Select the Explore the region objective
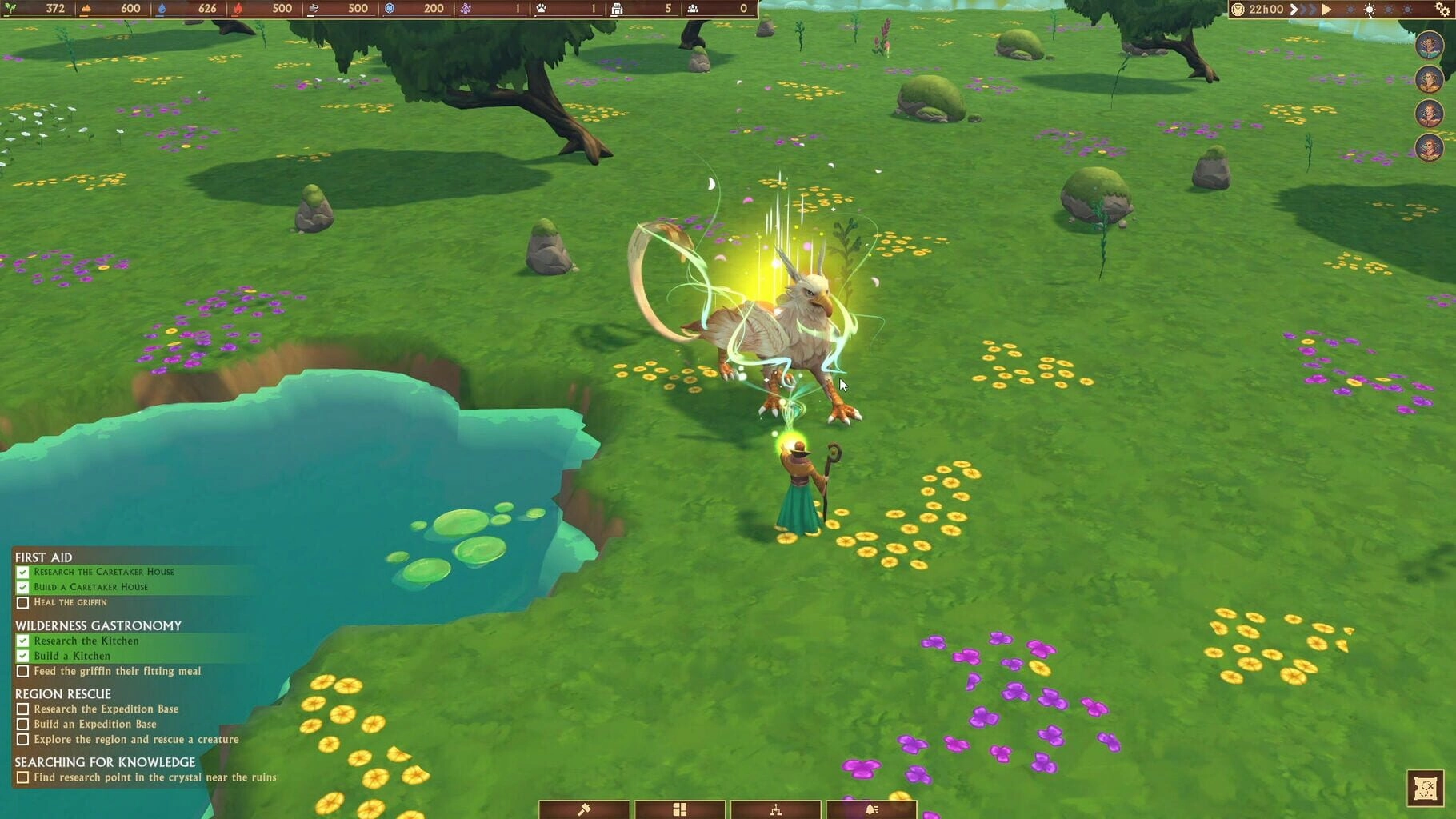 136,739
